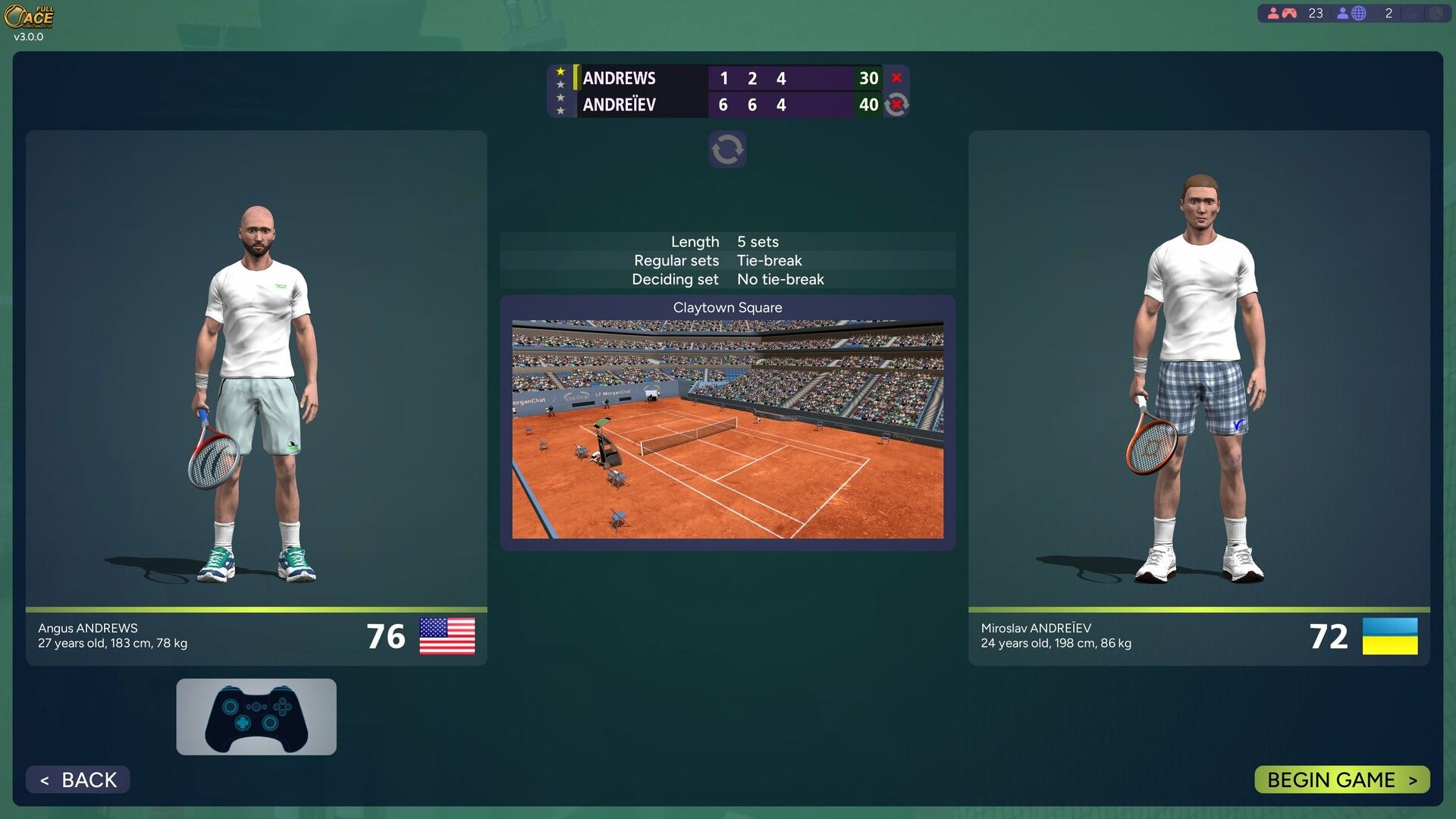Toggle the difficulty star for Andrews

[560, 71]
